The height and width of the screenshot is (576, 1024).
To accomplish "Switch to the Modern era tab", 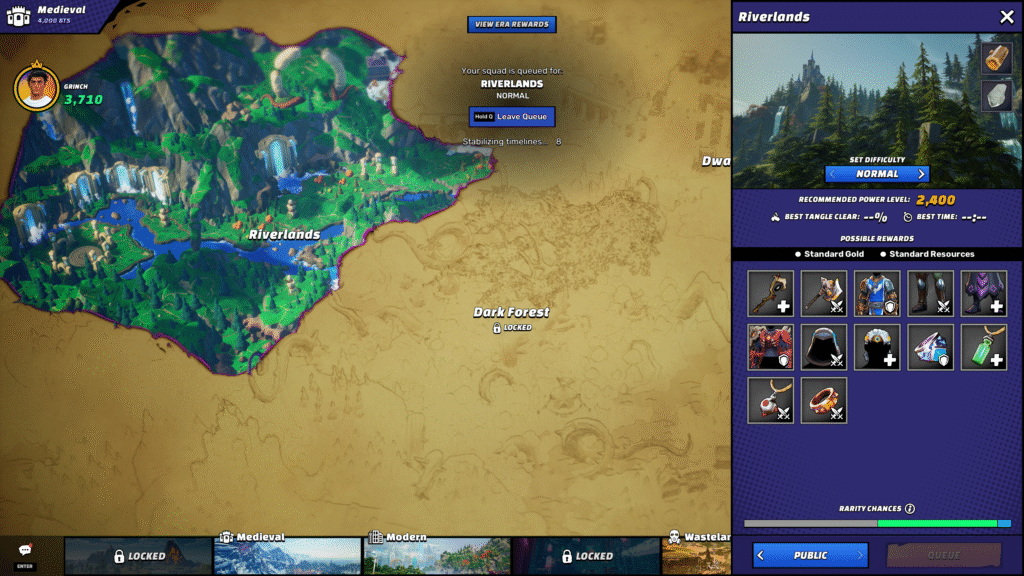I will coord(436,555).
